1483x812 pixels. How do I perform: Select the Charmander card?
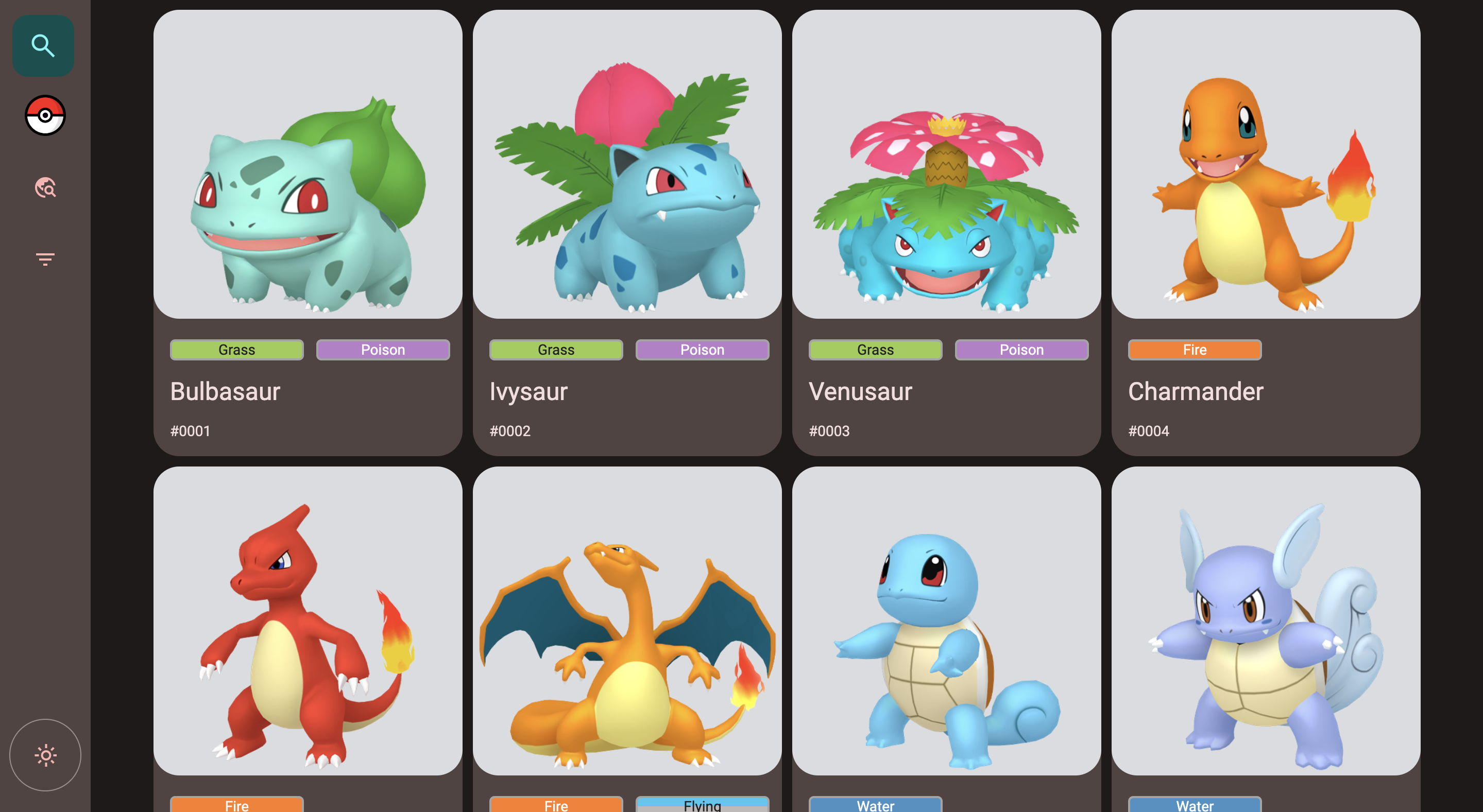tap(1266, 230)
